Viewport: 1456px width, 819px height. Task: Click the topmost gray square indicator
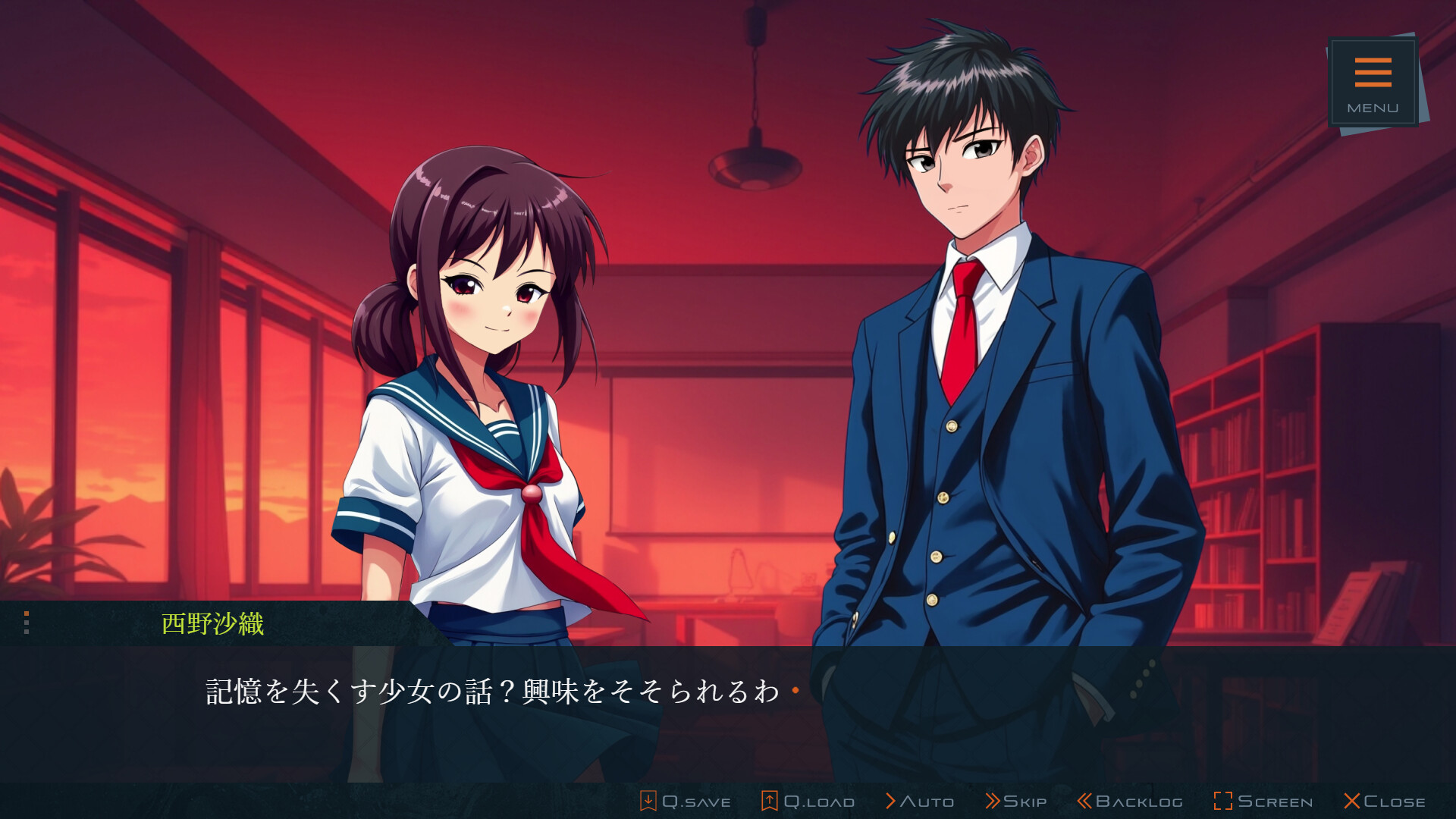[27, 623]
